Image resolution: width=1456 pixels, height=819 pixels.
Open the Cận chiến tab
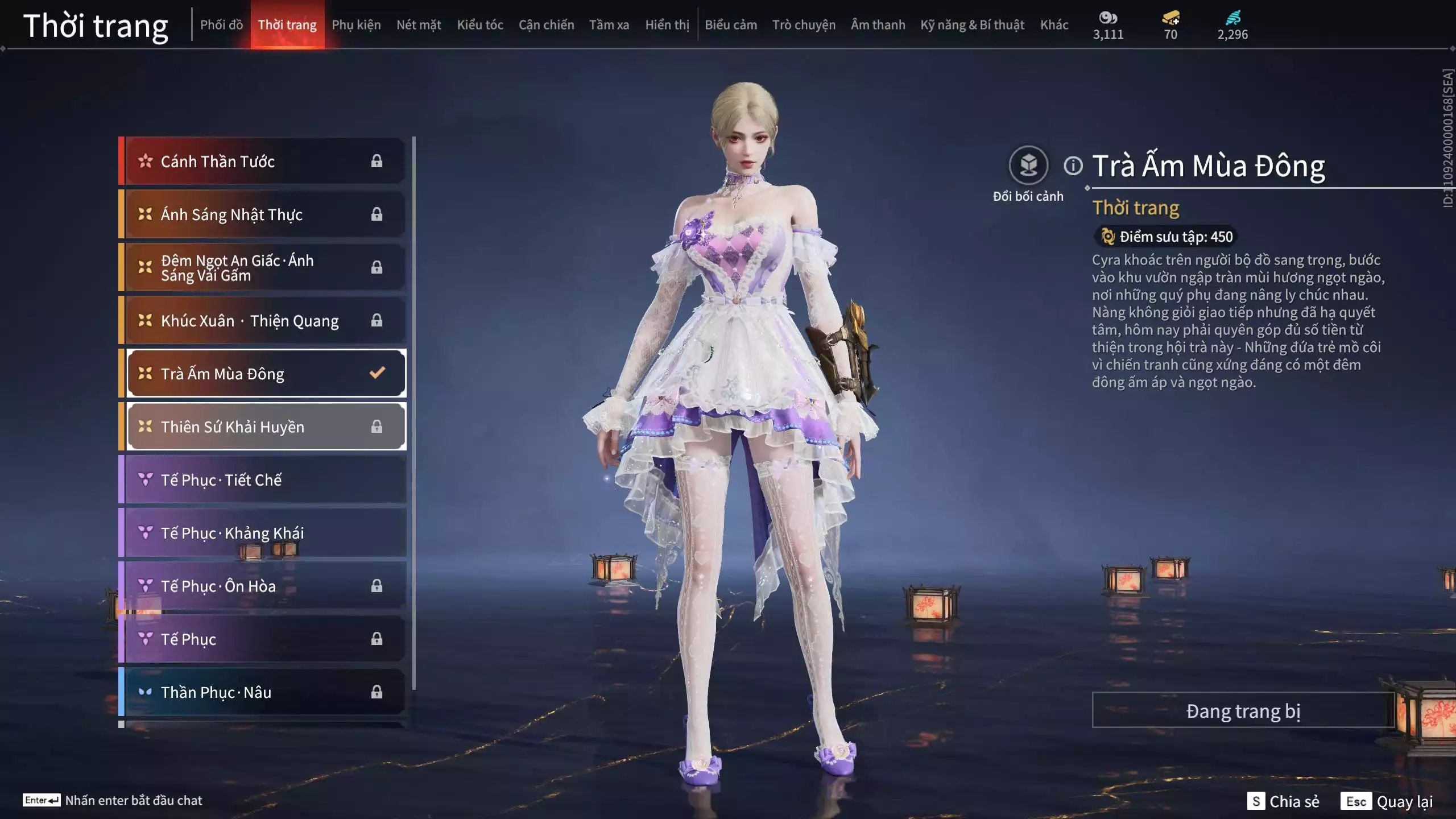click(546, 25)
